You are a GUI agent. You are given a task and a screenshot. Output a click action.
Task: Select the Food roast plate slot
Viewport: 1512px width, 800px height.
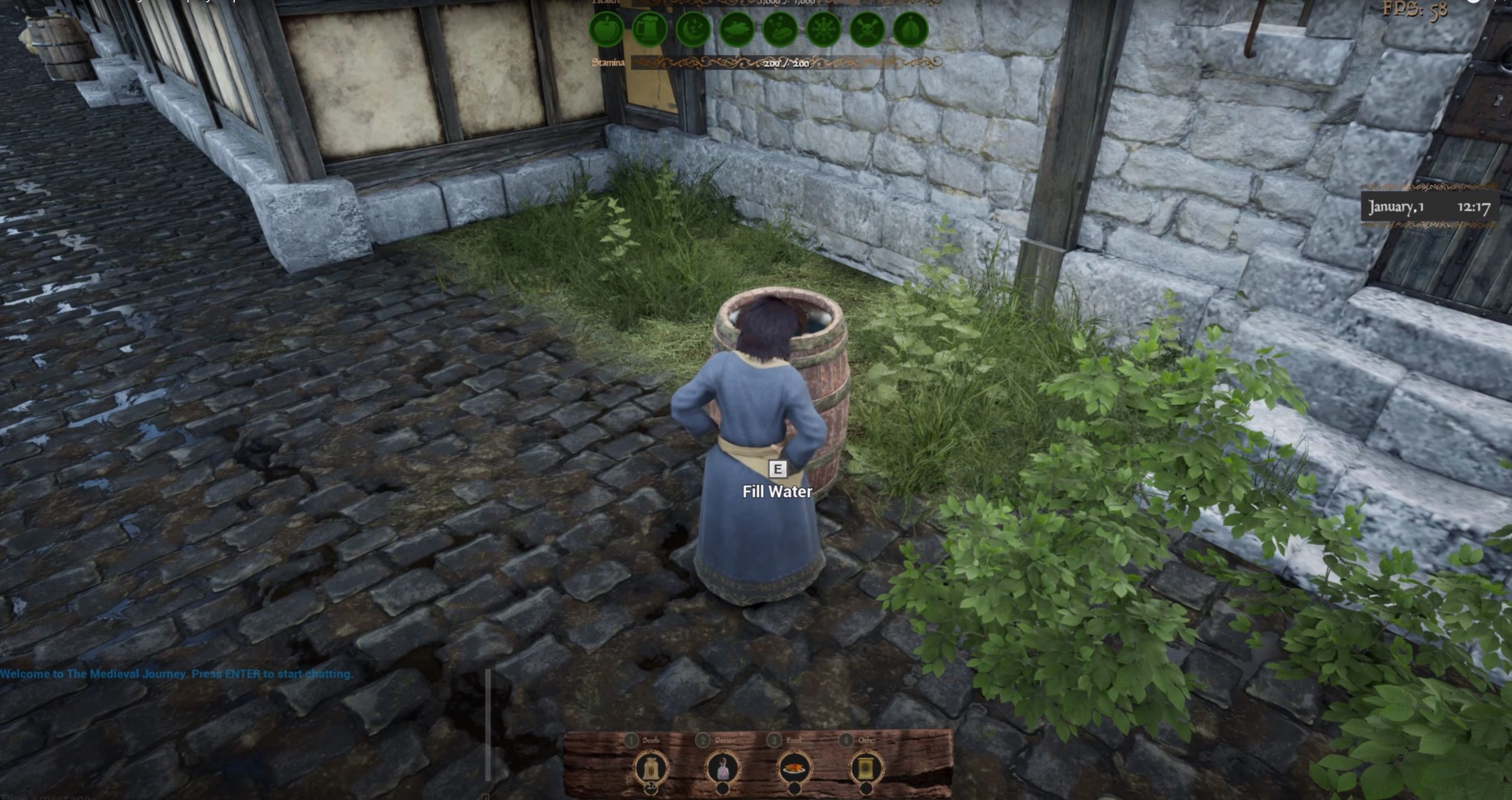point(794,769)
